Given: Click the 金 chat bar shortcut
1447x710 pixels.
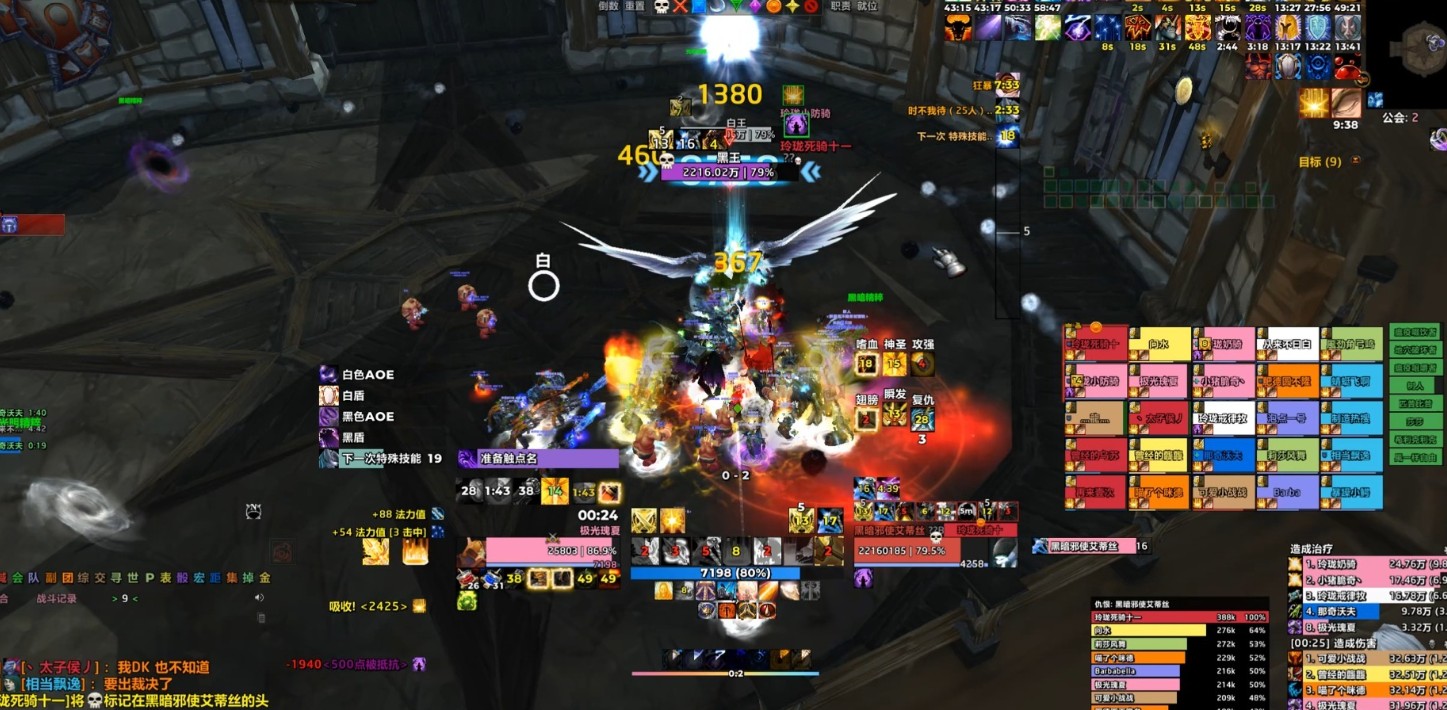Looking at the screenshot, I should 265,578.
